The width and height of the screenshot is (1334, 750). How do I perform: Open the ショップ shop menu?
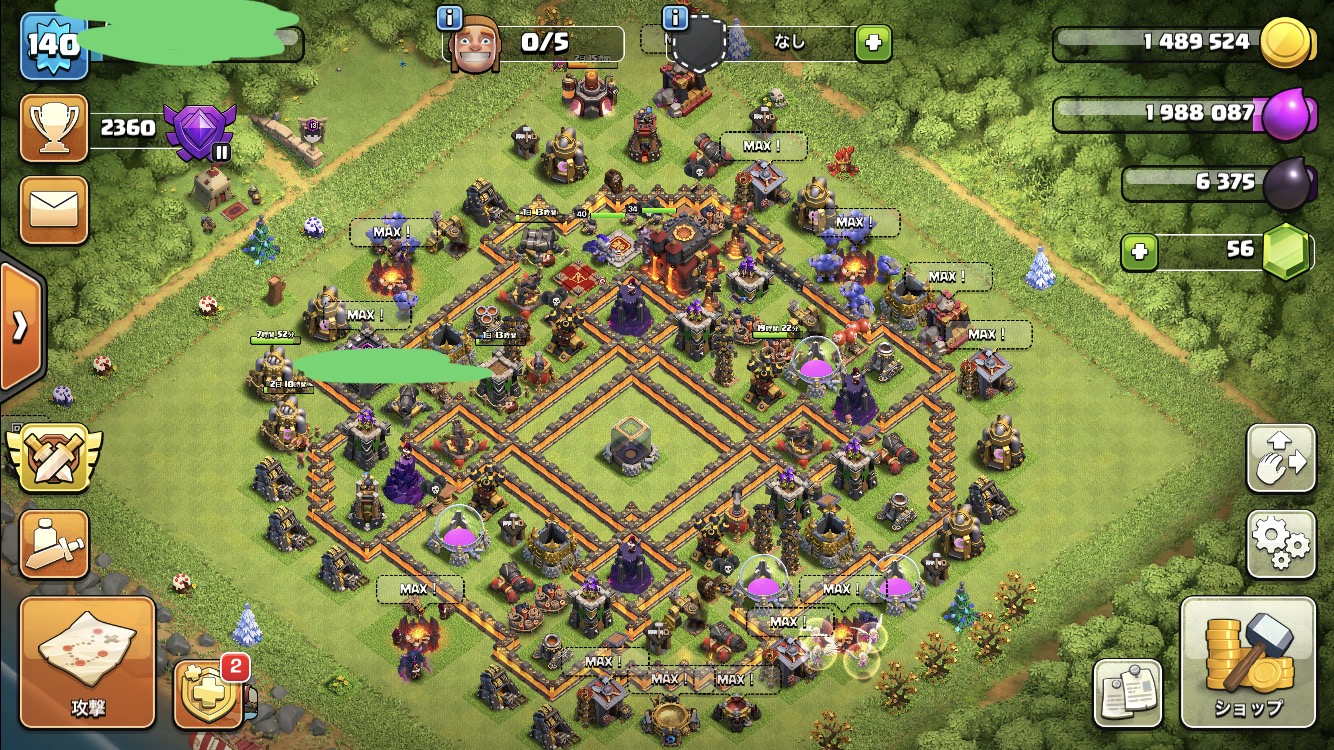[1247, 662]
